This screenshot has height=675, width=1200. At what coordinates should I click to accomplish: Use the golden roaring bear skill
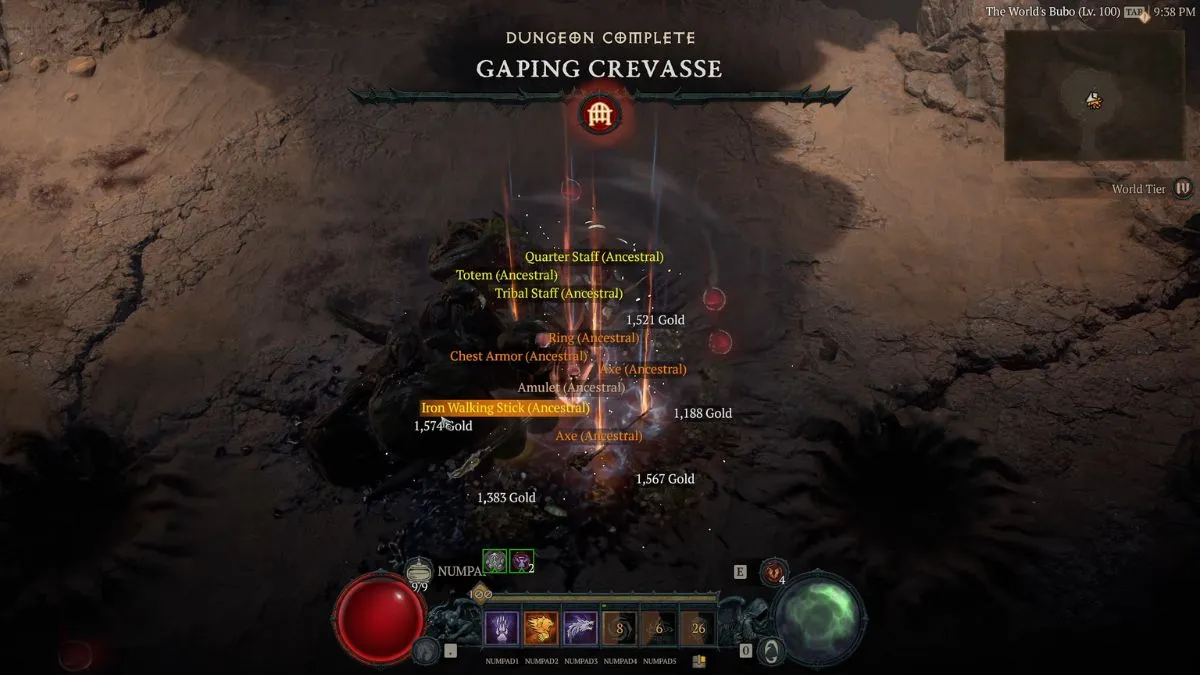pyautogui.click(x=541, y=628)
